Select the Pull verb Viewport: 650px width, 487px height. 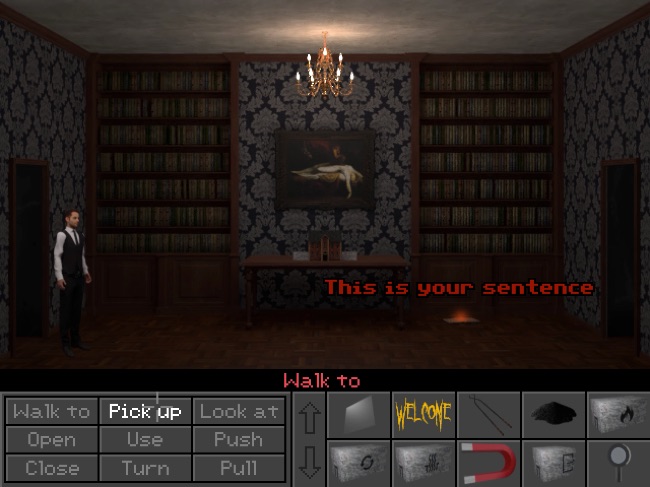(238, 467)
